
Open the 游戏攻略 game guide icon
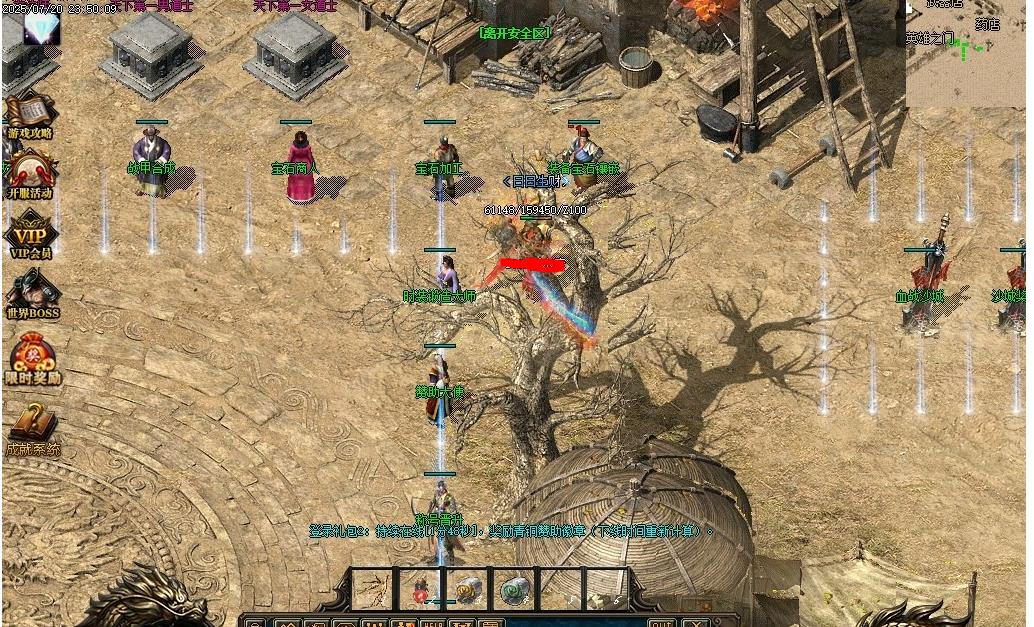click(x=28, y=114)
